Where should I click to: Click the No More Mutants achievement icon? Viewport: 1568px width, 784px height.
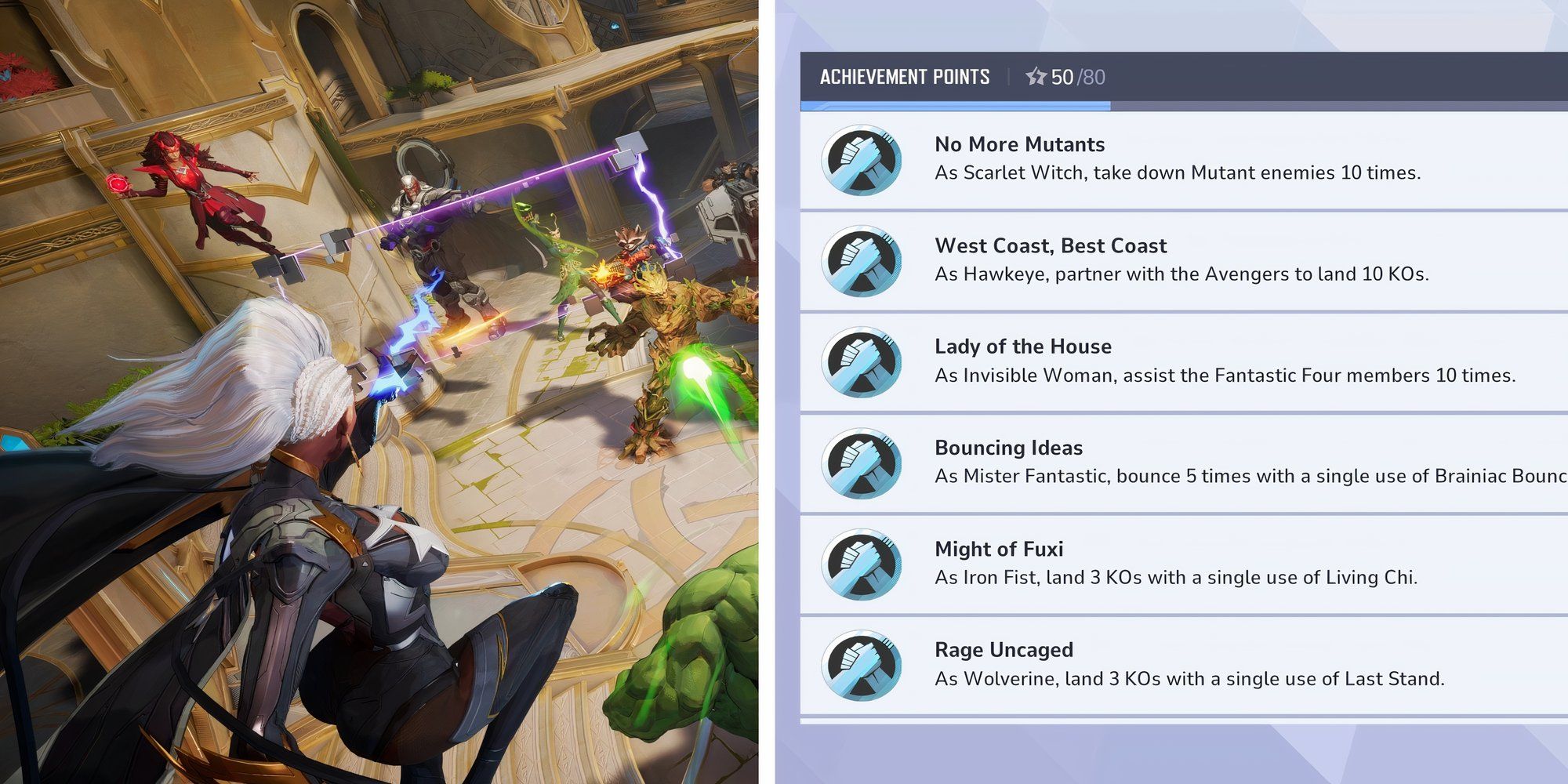[x=862, y=160]
